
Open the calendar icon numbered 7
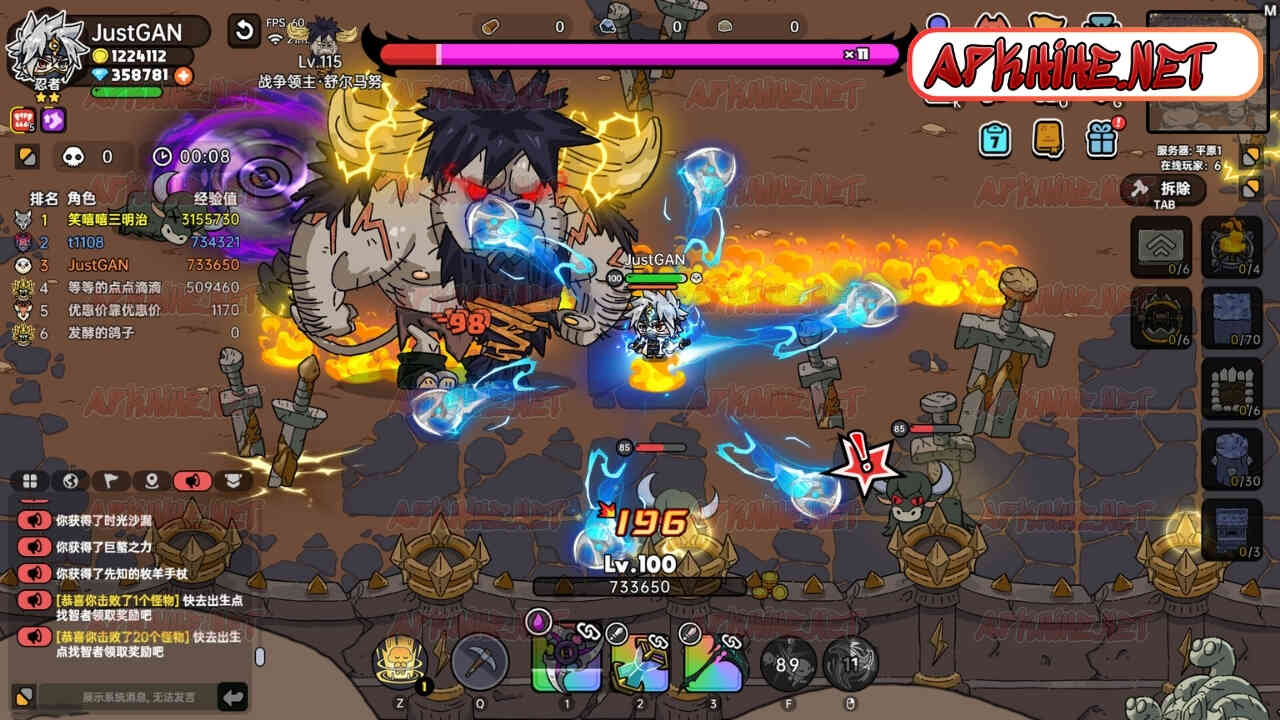(x=995, y=139)
